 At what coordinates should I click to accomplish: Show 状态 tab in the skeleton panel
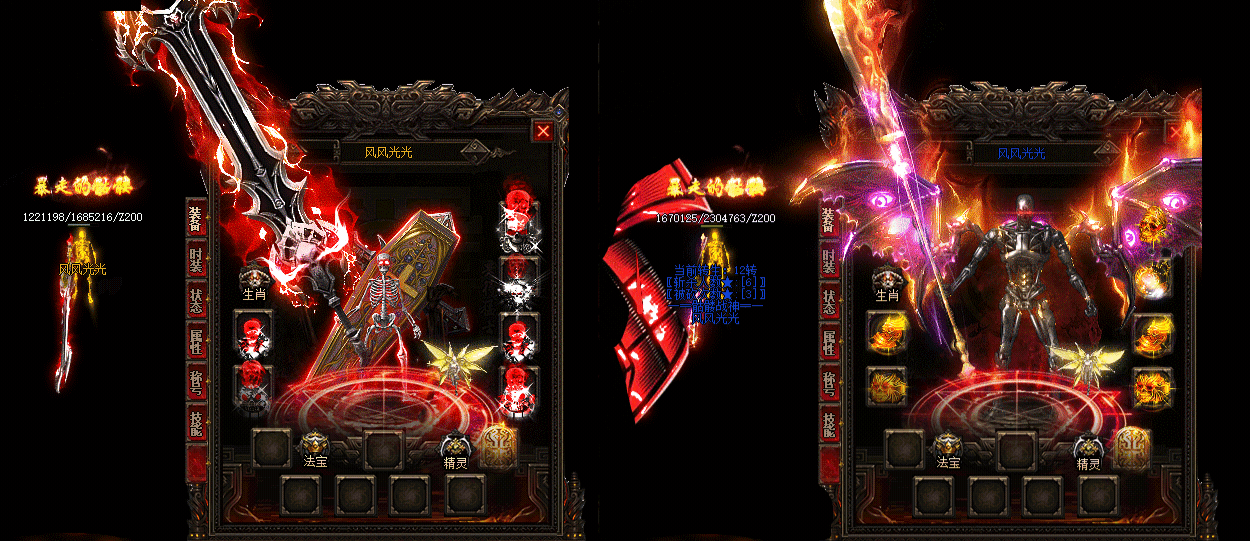(x=197, y=301)
